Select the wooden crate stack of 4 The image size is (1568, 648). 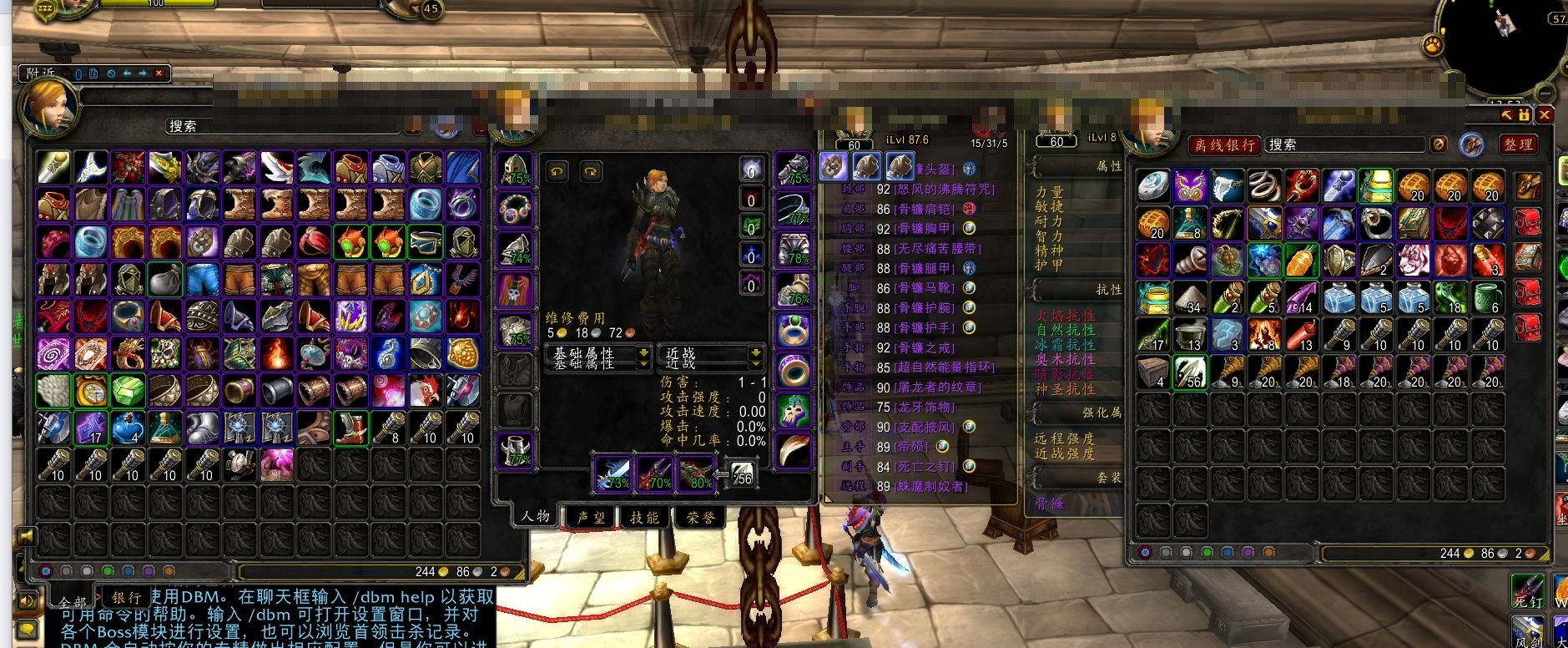point(1153,372)
